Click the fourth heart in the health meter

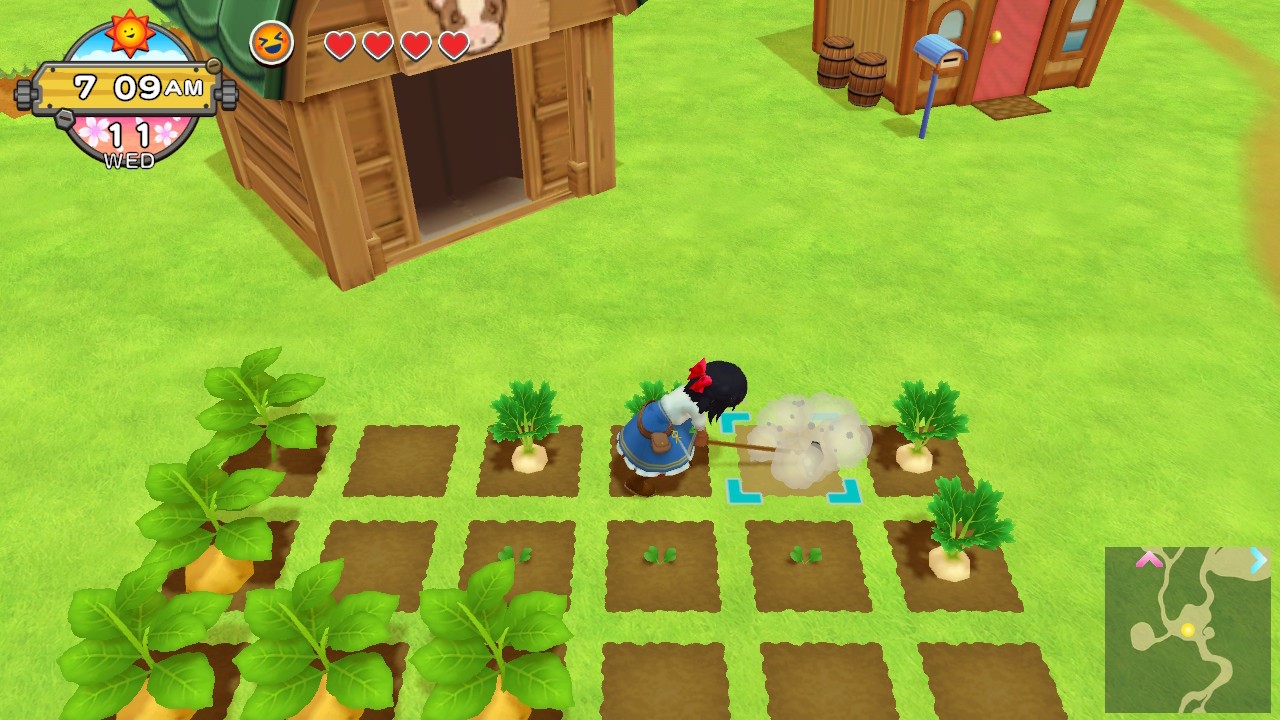point(453,44)
